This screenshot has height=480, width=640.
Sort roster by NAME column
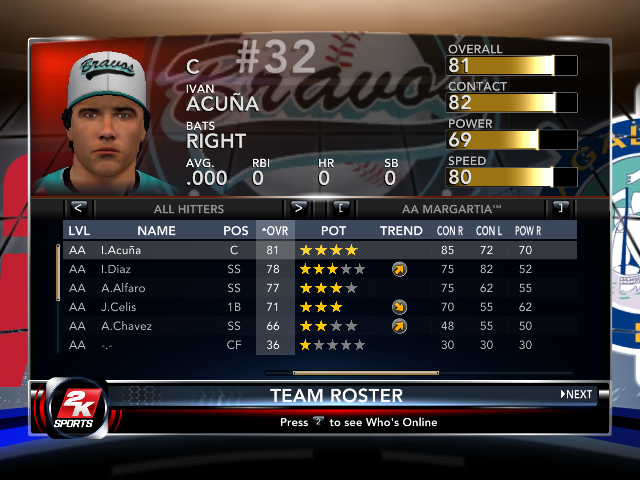click(x=156, y=231)
